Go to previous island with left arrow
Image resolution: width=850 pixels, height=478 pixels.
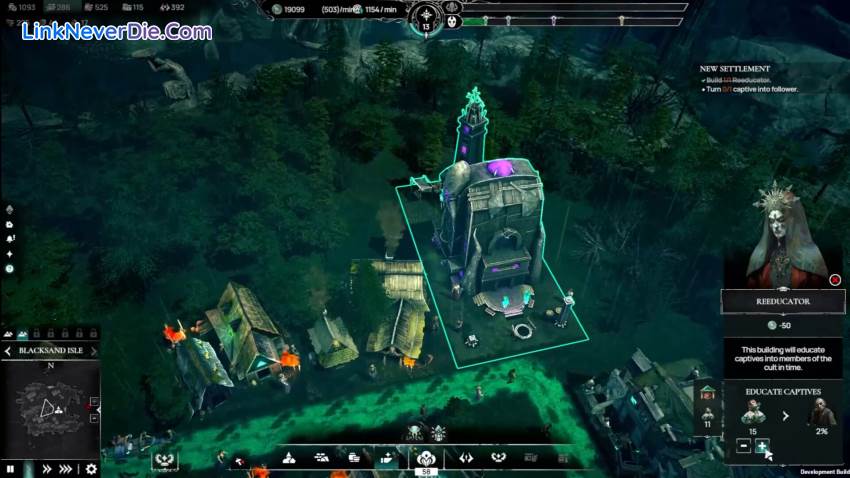click(x=8, y=351)
